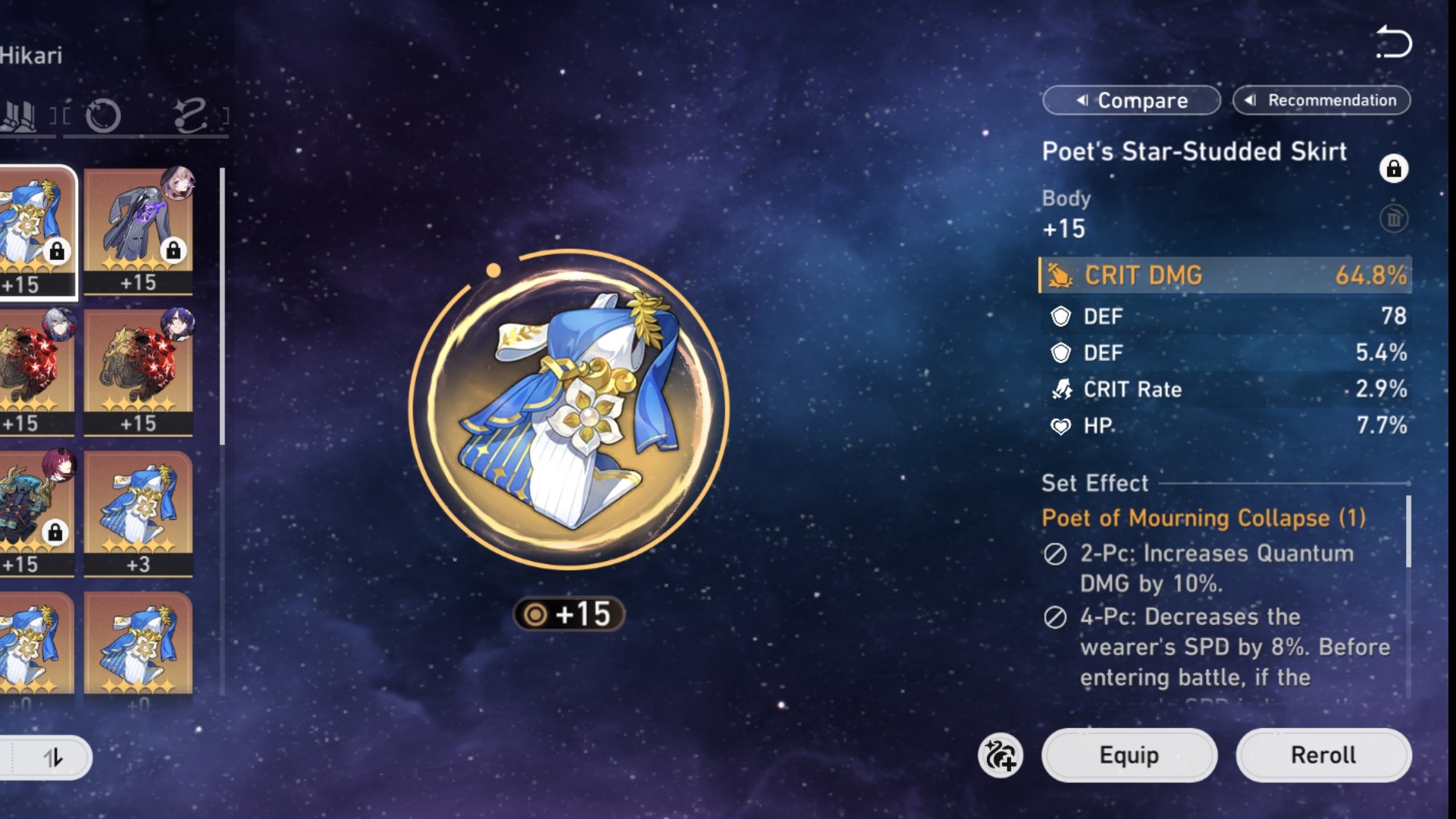Open the Compare panel
This screenshot has height=819, width=1456.
click(1132, 100)
